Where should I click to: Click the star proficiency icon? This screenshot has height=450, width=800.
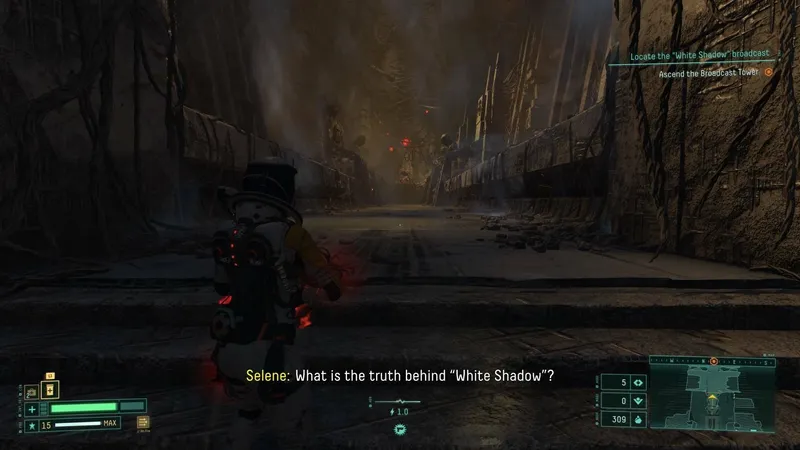32,425
